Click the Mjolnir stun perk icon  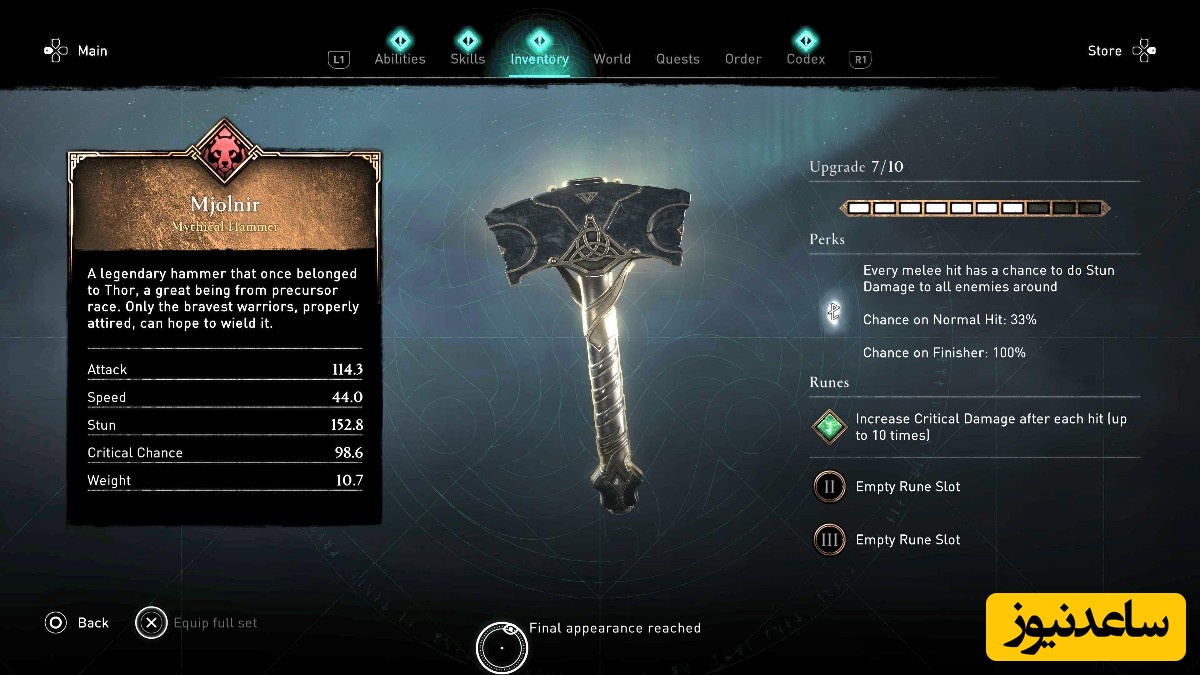coord(832,313)
